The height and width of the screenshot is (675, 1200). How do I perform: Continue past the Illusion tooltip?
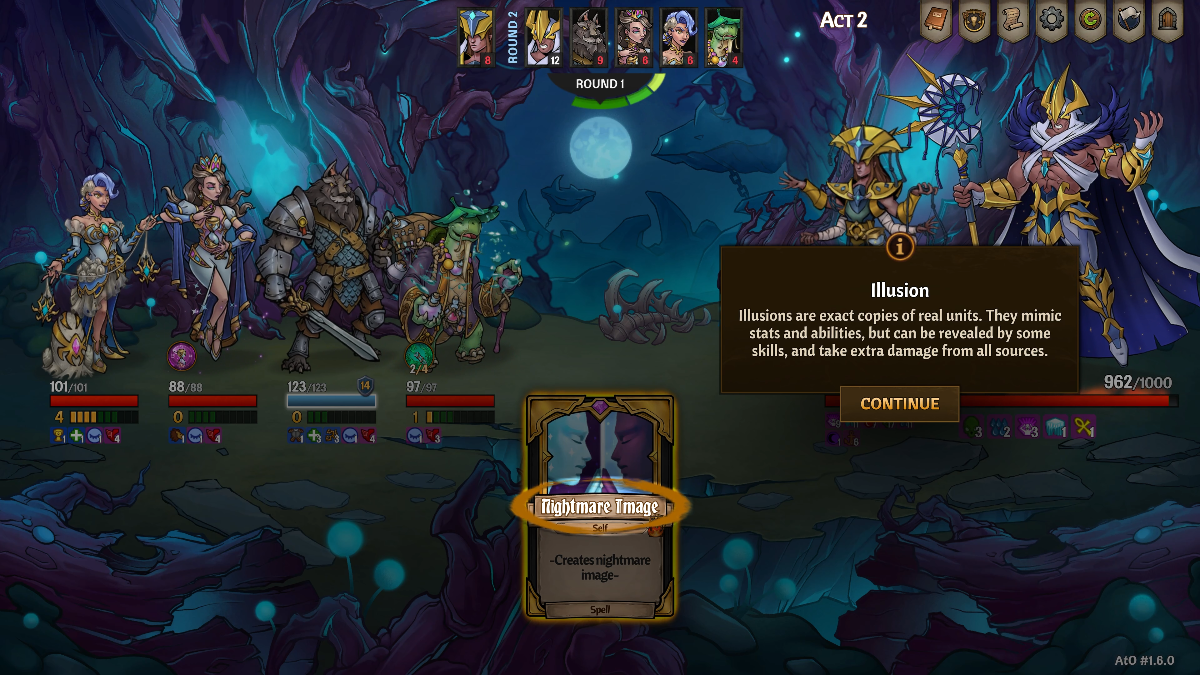(x=899, y=404)
